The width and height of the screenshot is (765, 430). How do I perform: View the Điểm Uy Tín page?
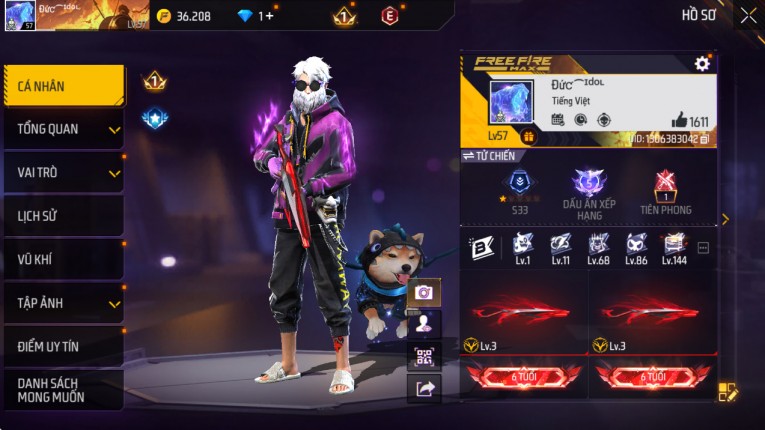64,346
